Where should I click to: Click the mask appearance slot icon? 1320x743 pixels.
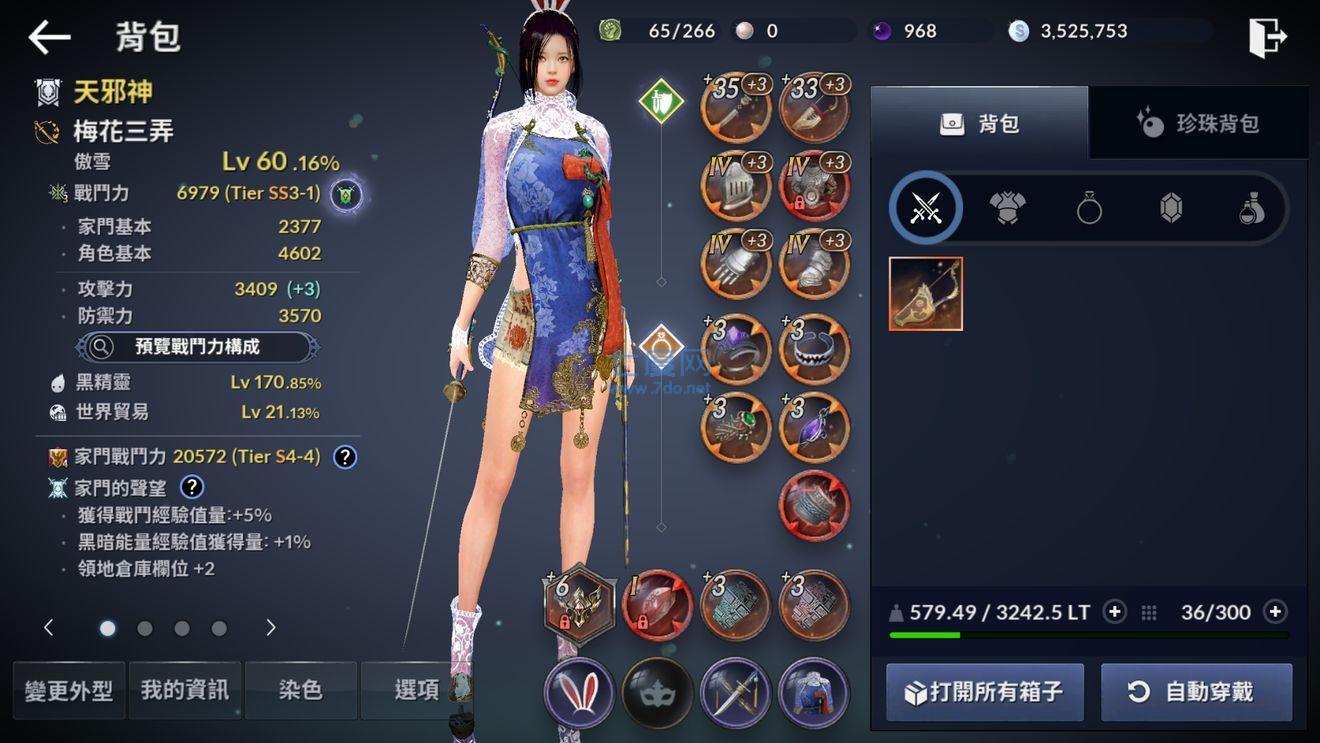click(x=655, y=690)
